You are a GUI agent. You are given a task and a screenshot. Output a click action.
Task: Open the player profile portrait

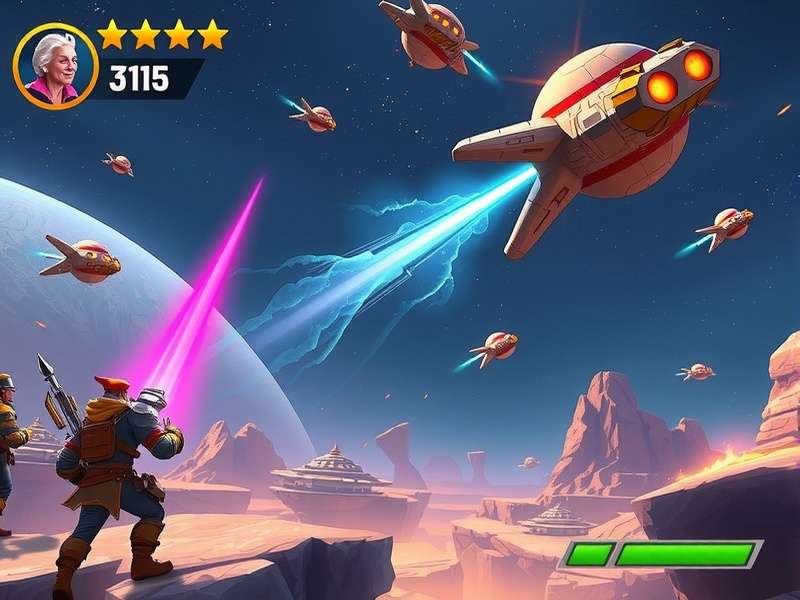55,66
